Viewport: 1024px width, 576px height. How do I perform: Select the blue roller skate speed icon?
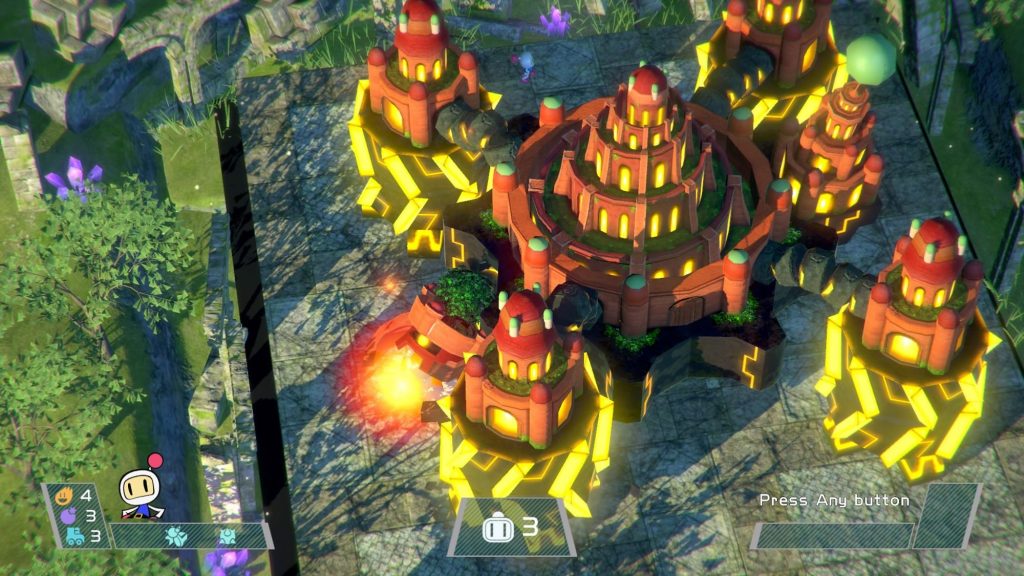(74, 535)
